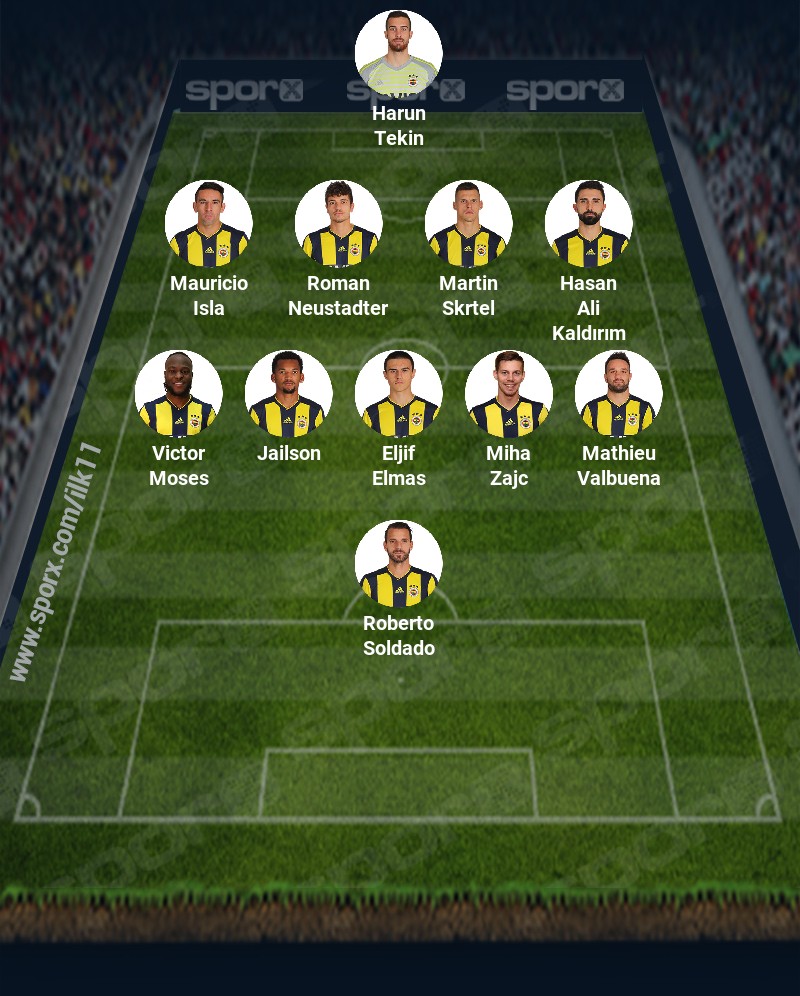Click Hasan Ali Kaldırım's player photo
Screen dimensions: 800x996
[x=588, y=224]
